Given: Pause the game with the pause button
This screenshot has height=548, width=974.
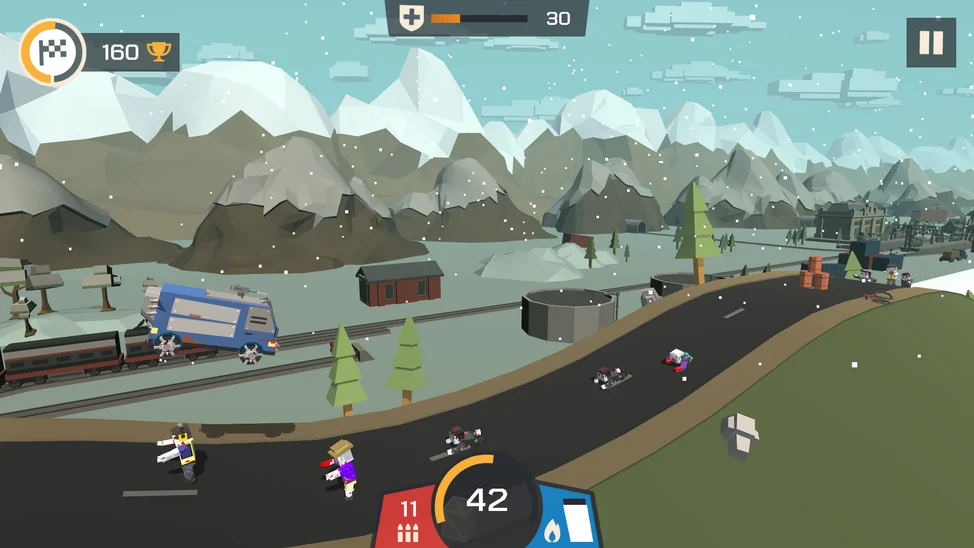Looking at the screenshot, I should (930, 43).
